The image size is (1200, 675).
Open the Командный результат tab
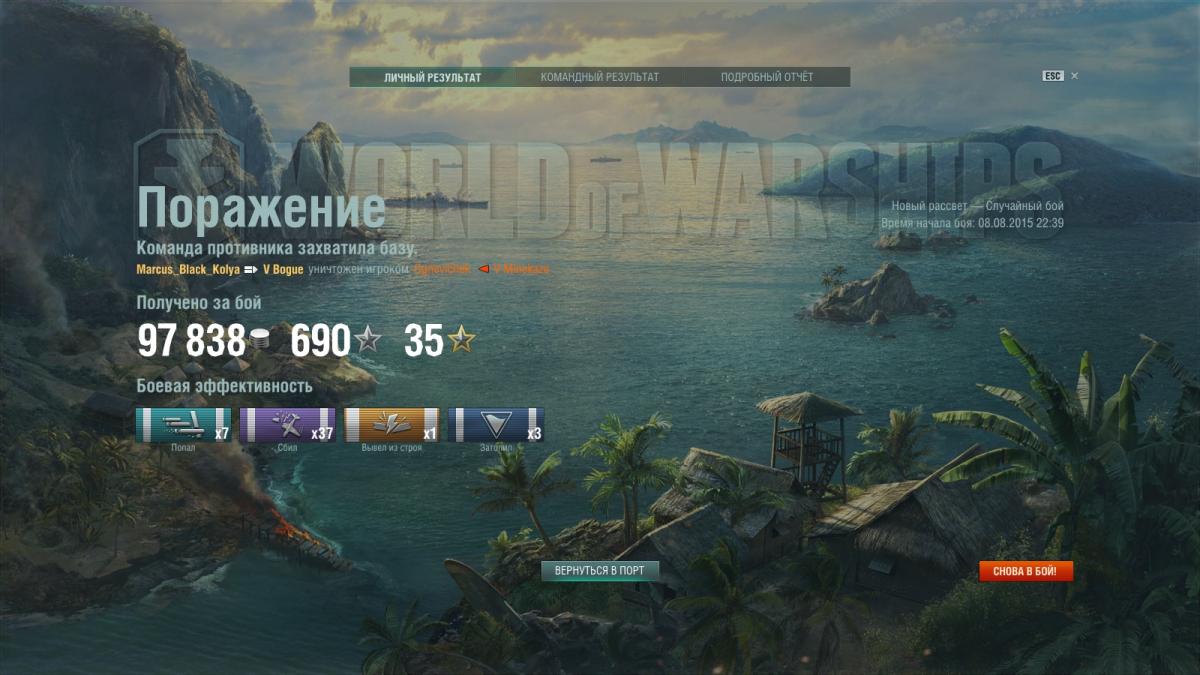[599, 77]
